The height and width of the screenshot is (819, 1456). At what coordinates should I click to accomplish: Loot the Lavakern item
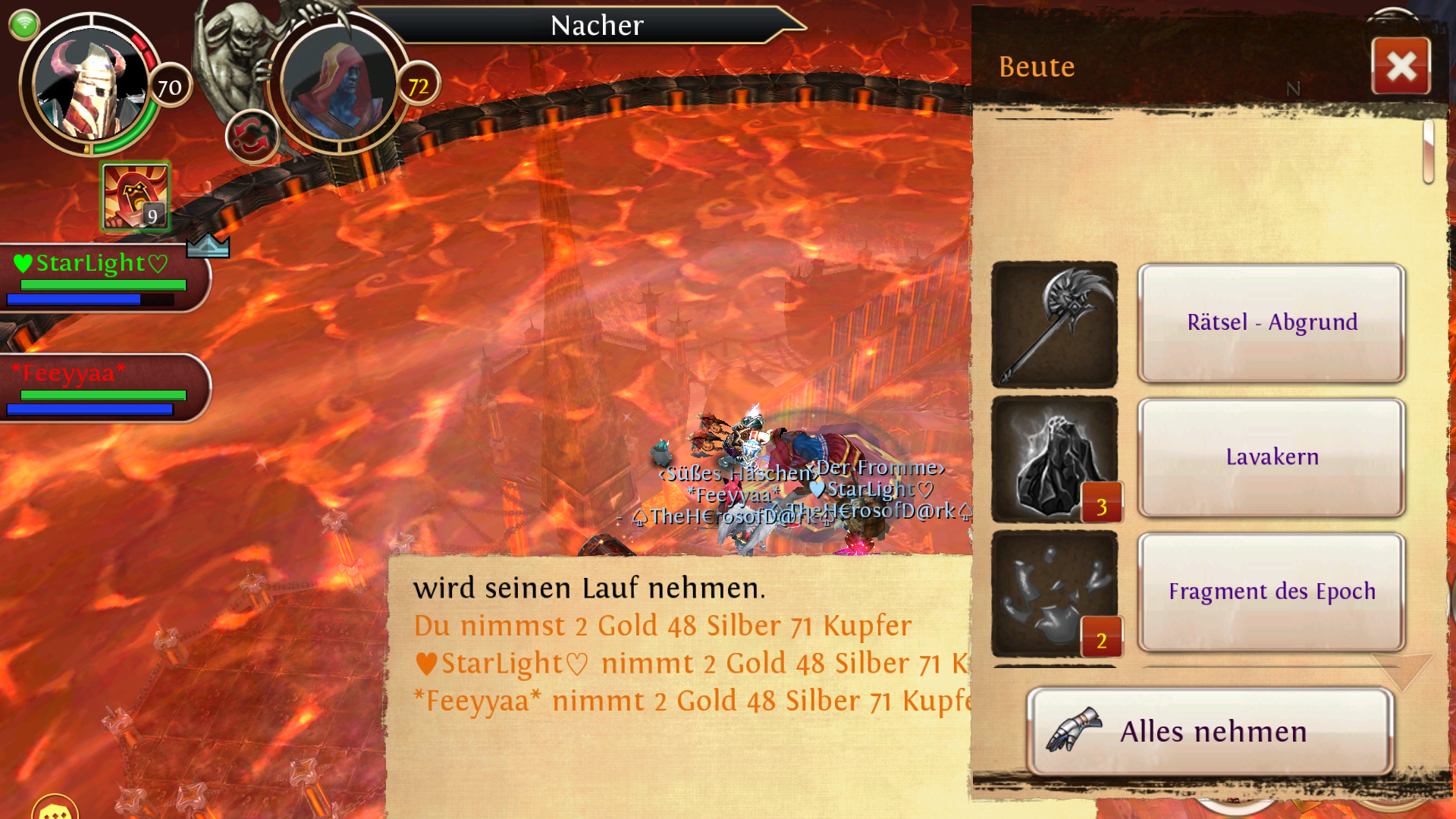(x=1272, y=457)
